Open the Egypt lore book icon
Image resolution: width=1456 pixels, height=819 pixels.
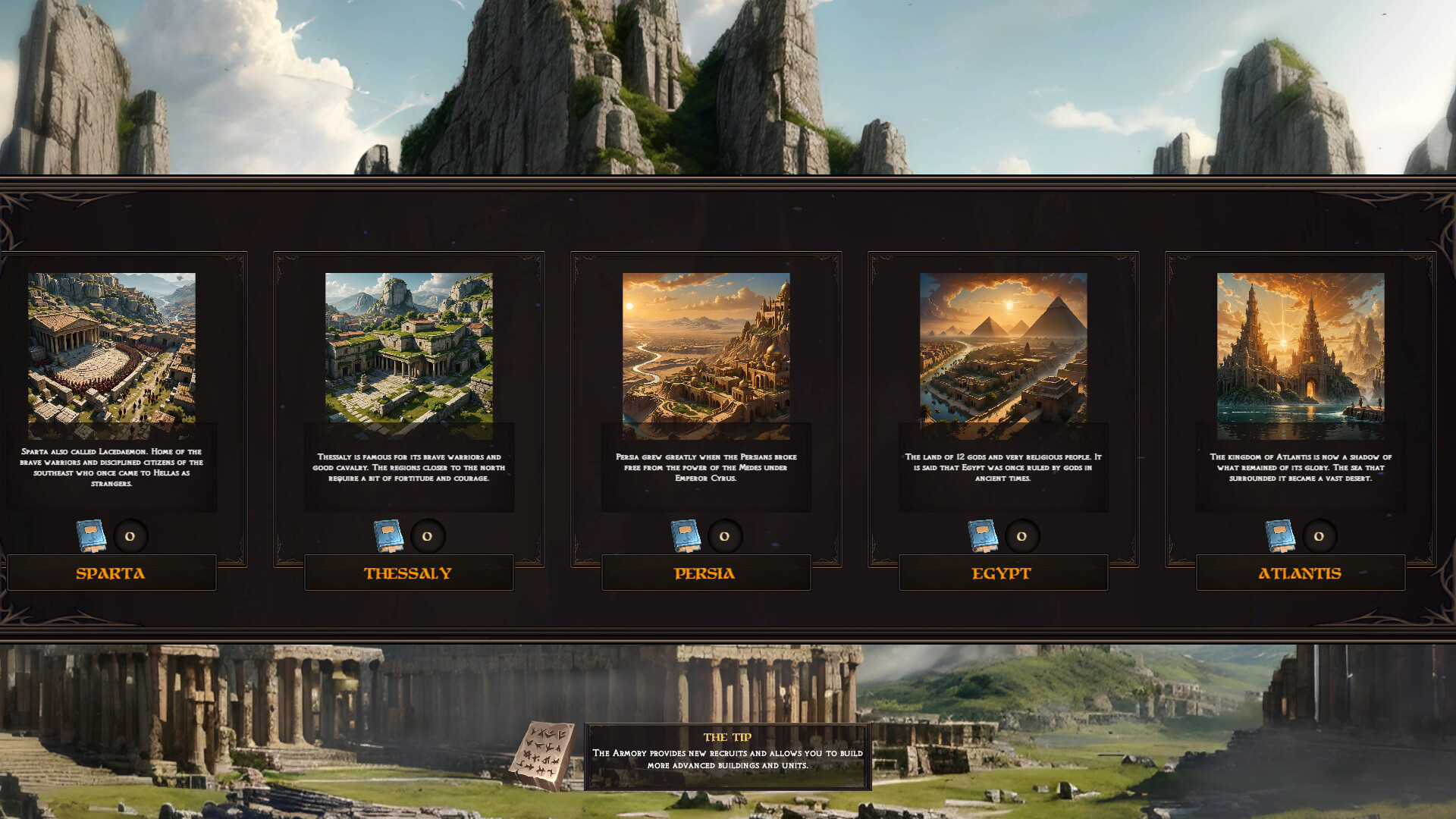984,535
